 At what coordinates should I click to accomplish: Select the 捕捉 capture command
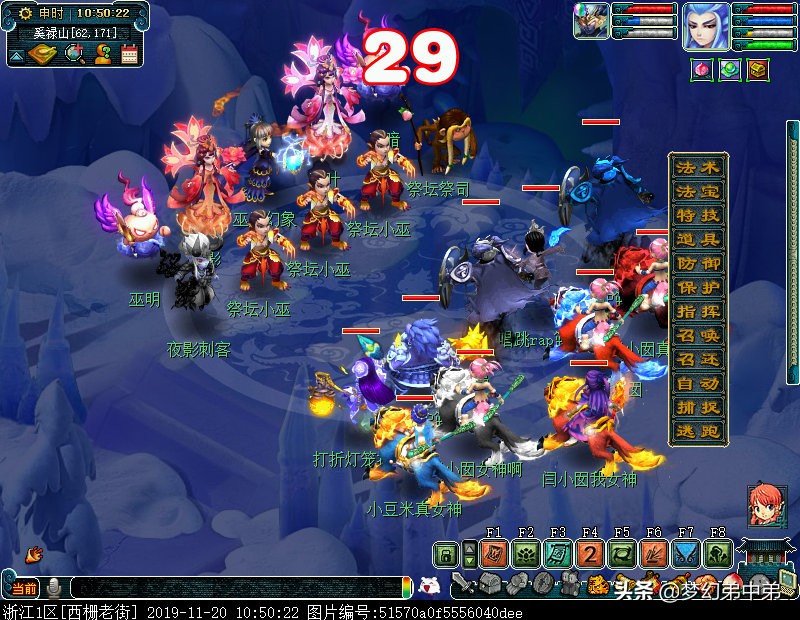697,407
